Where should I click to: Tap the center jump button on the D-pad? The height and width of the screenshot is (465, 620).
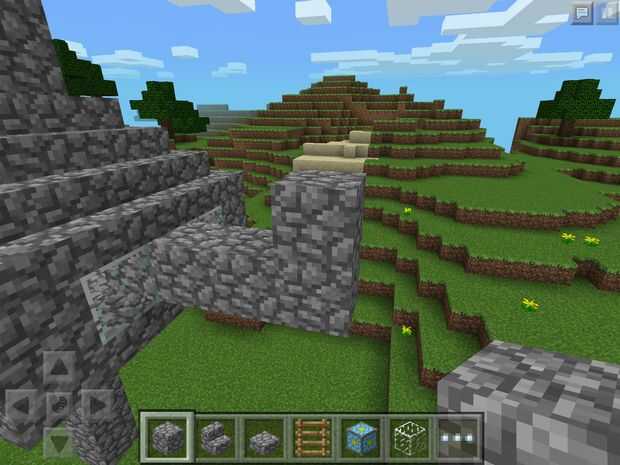(x=58, y=406)
